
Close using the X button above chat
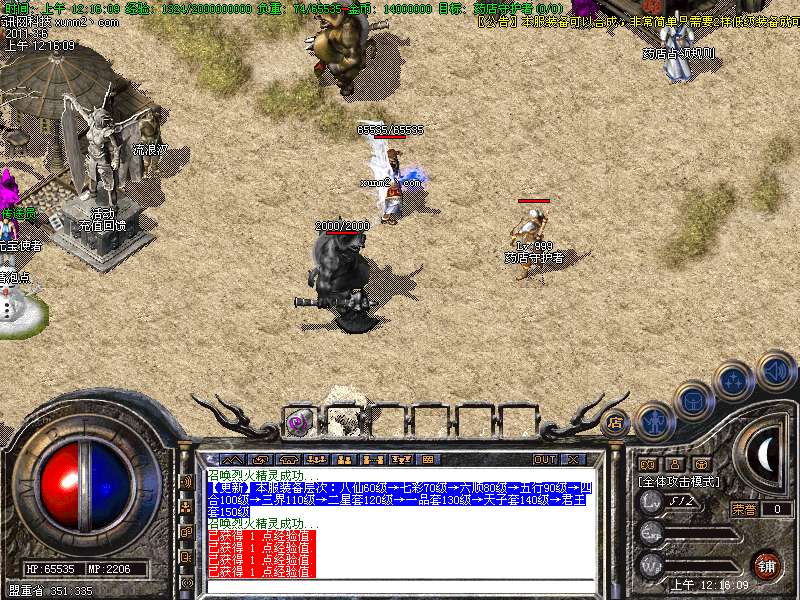(573, 460)
